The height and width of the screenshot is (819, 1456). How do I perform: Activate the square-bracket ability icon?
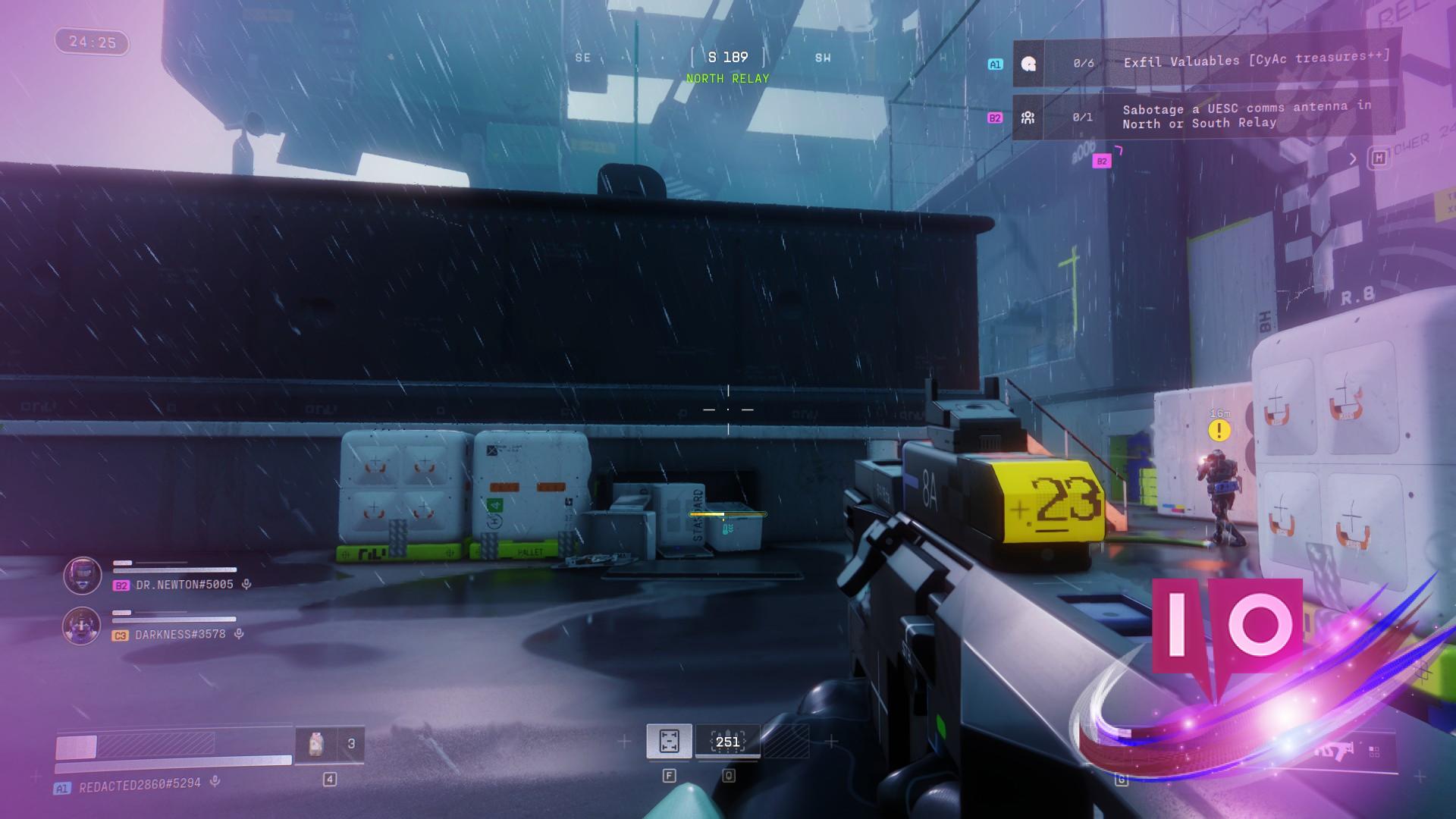click(669, 741)
